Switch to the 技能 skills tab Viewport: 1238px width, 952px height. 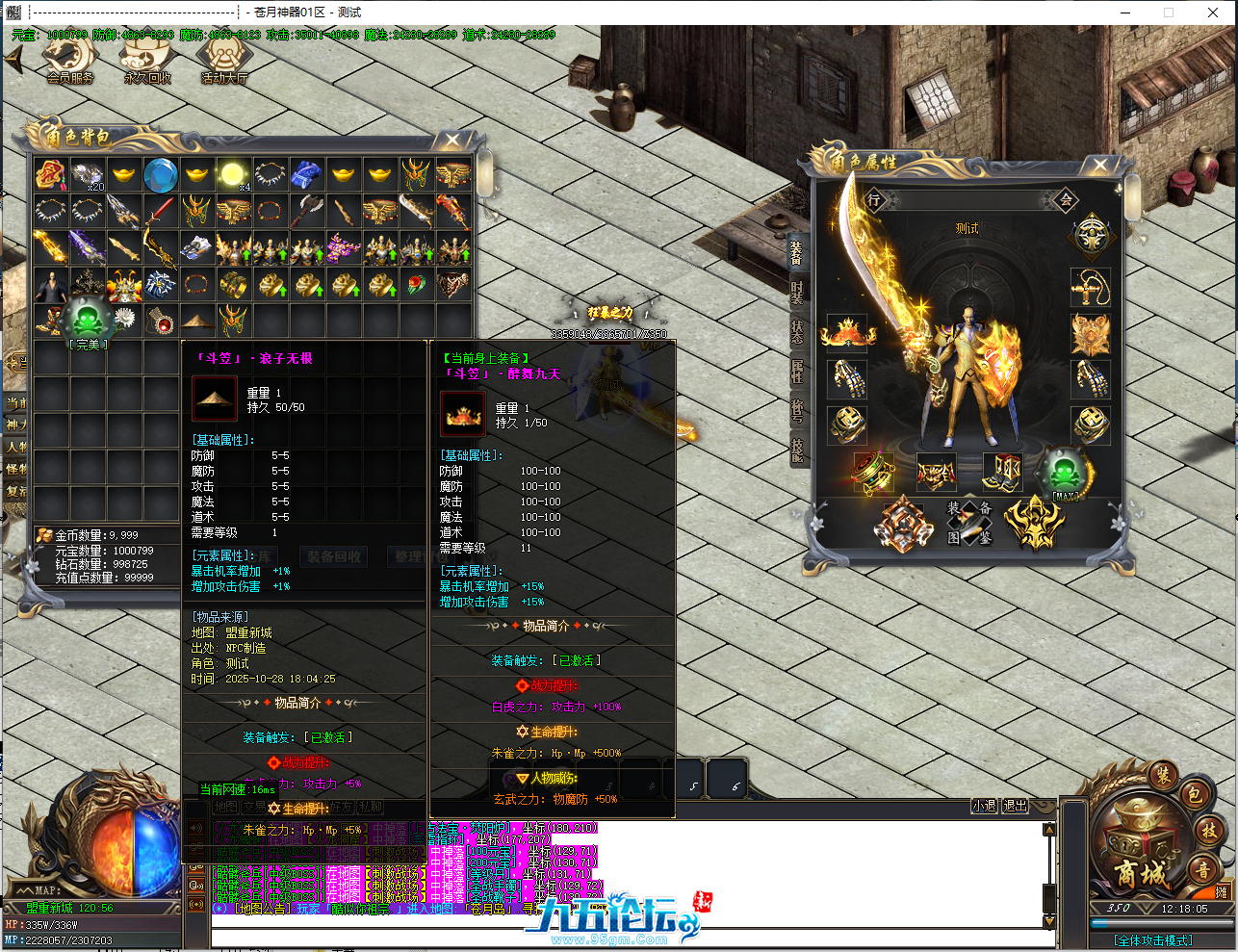pos(797,450)
